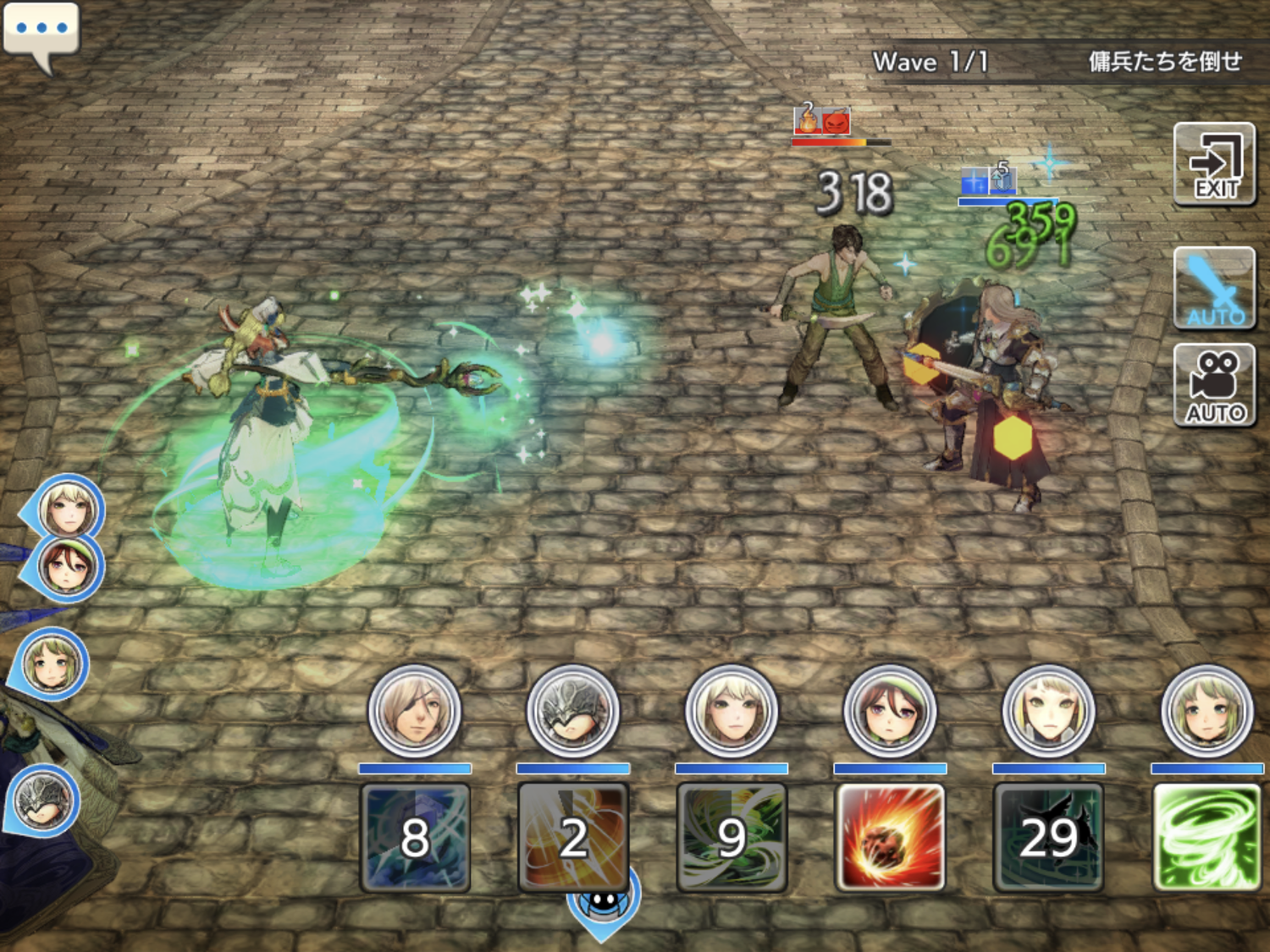Exit the battle with the EXIT button
This screenshot has width=1270, height=952.
click(1214, 165)
